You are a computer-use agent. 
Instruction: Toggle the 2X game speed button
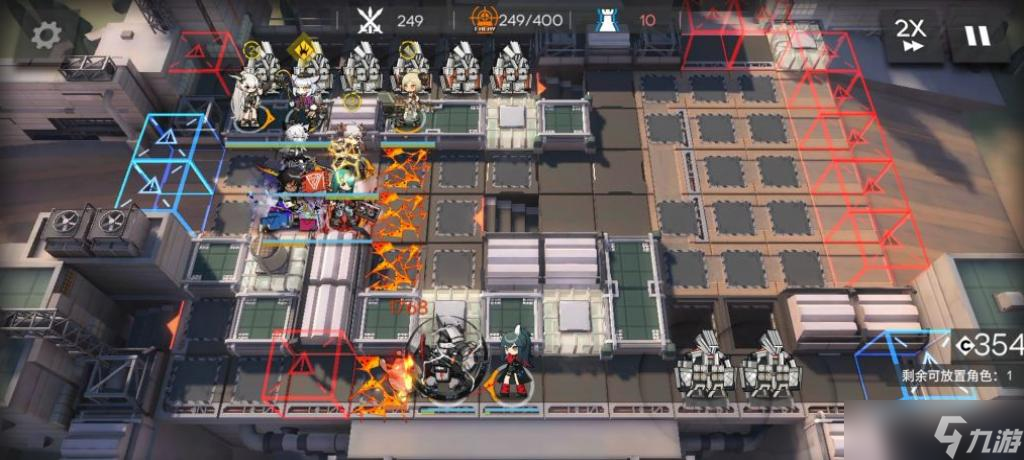pos(911,36)
